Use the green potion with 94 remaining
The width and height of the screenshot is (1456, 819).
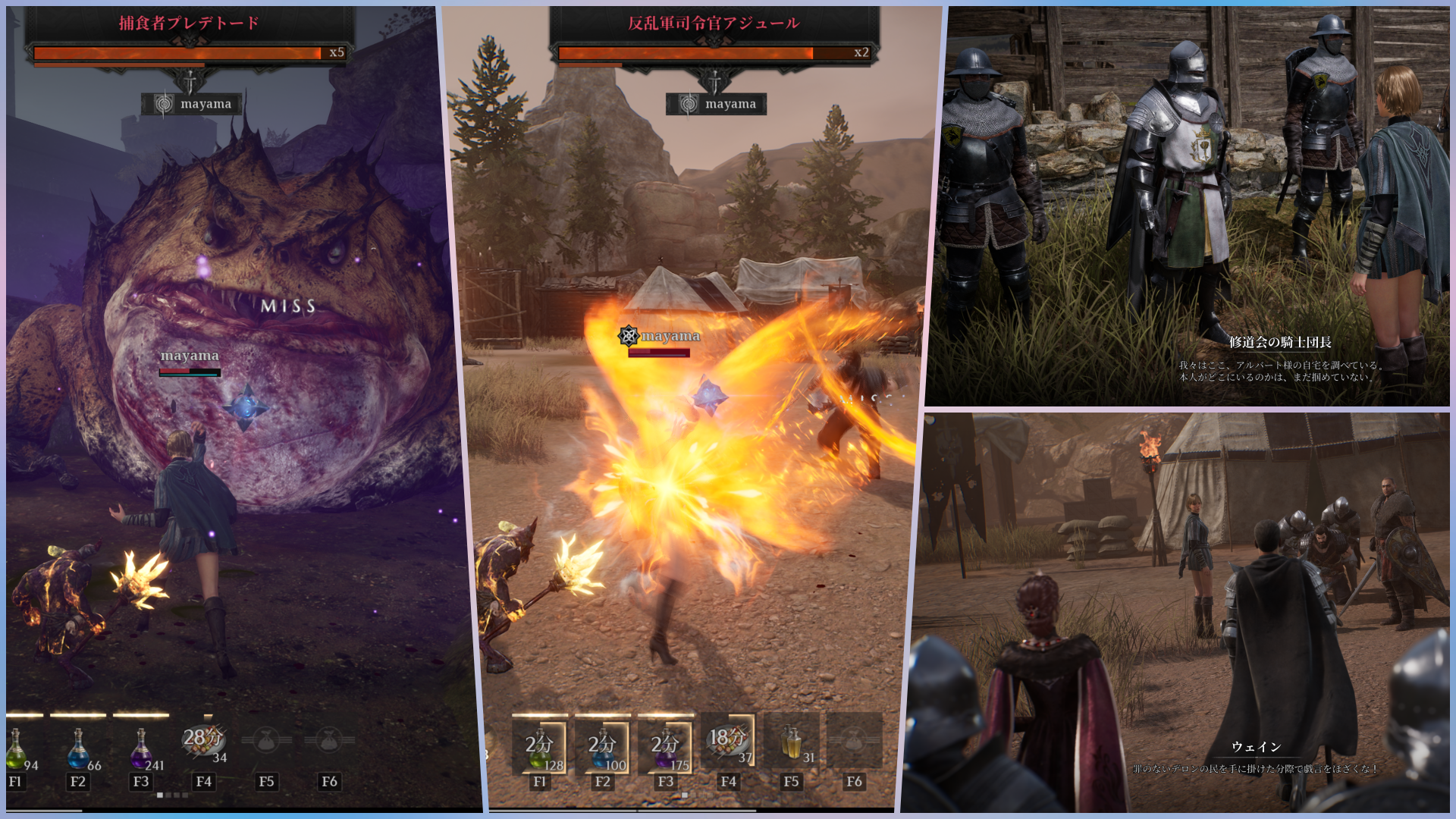pos(17,747)
